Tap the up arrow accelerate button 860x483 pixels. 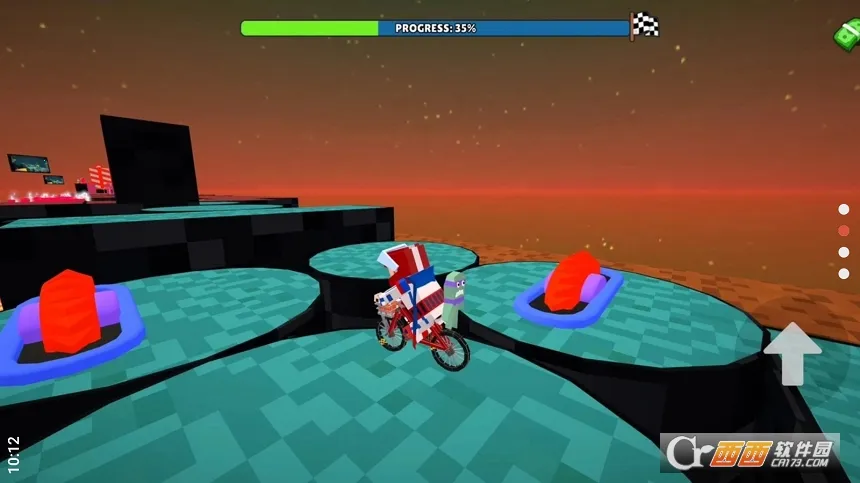(x=792, y=353)
